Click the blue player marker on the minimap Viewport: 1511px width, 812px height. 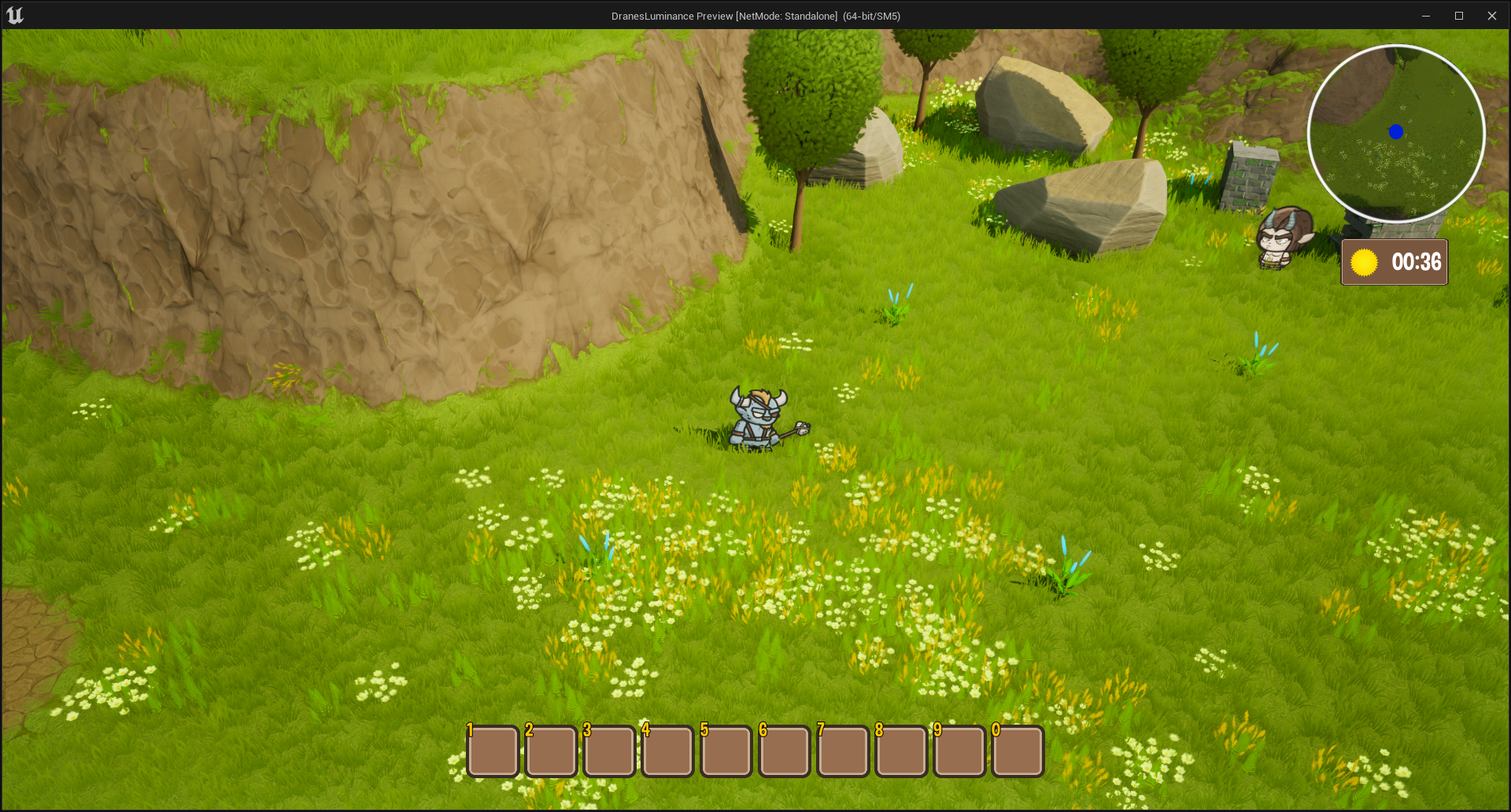pyautogui.click(x=1396, y=132)
